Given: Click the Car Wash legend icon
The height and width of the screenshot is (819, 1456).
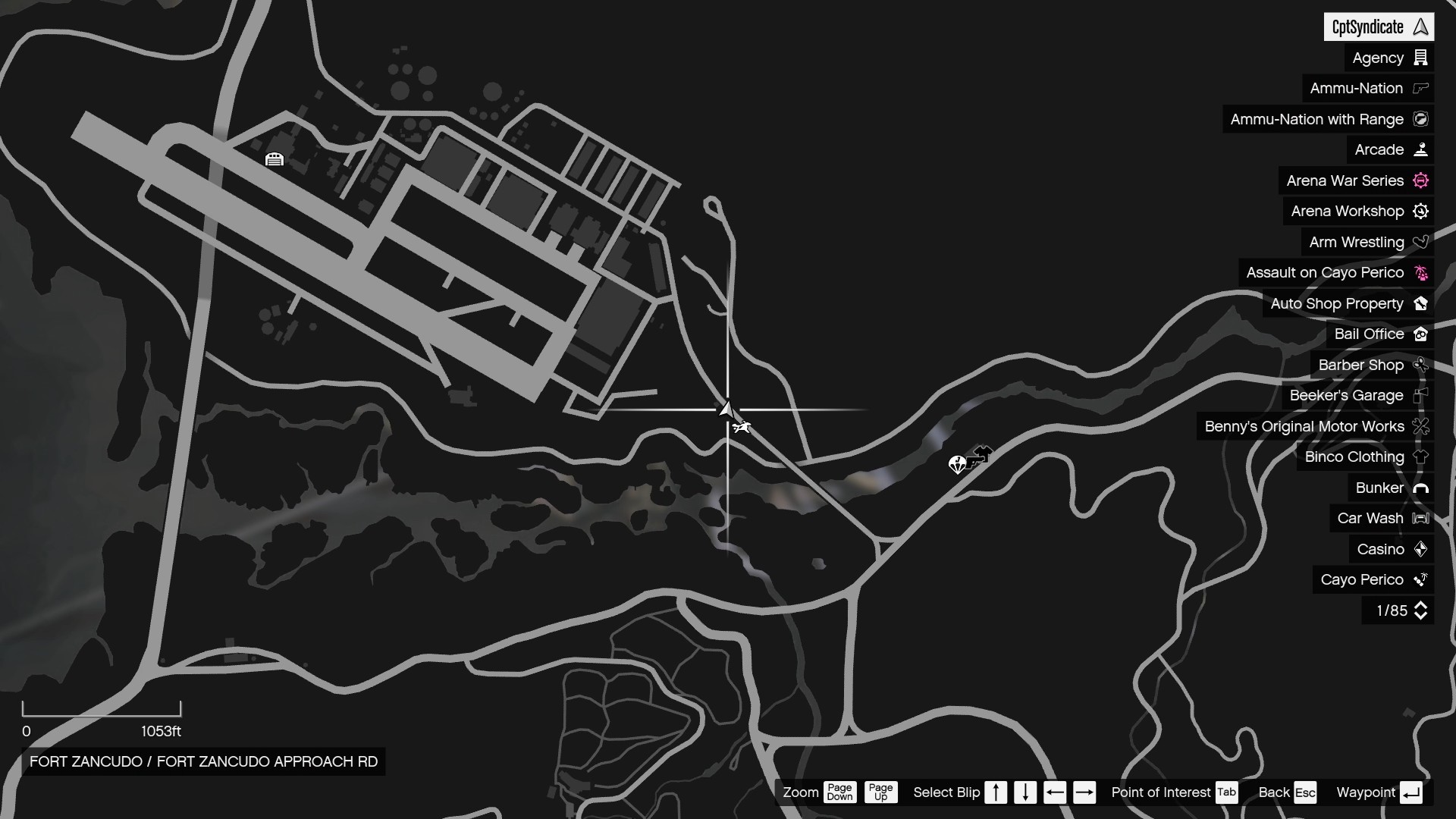Looking at the screenshot, I should (1420, 518).
